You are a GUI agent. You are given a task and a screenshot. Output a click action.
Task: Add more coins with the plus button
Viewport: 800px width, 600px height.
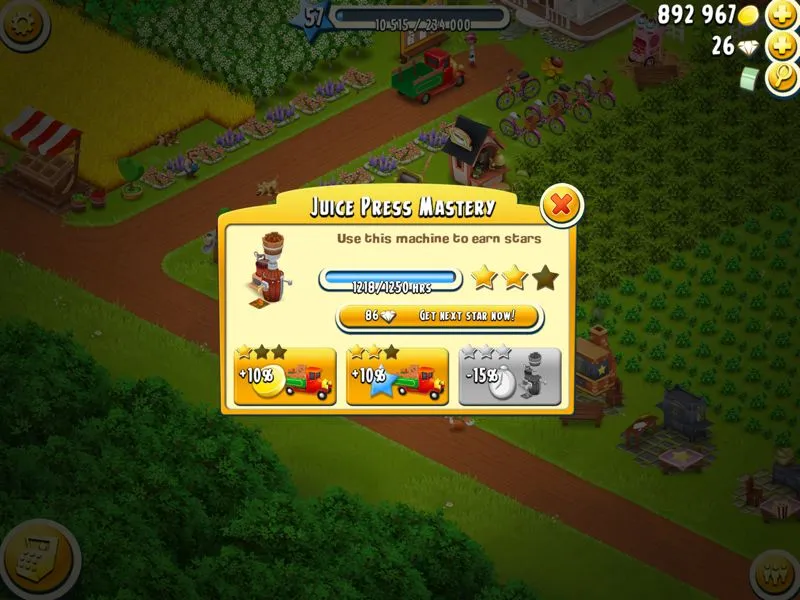coord(781,15)
